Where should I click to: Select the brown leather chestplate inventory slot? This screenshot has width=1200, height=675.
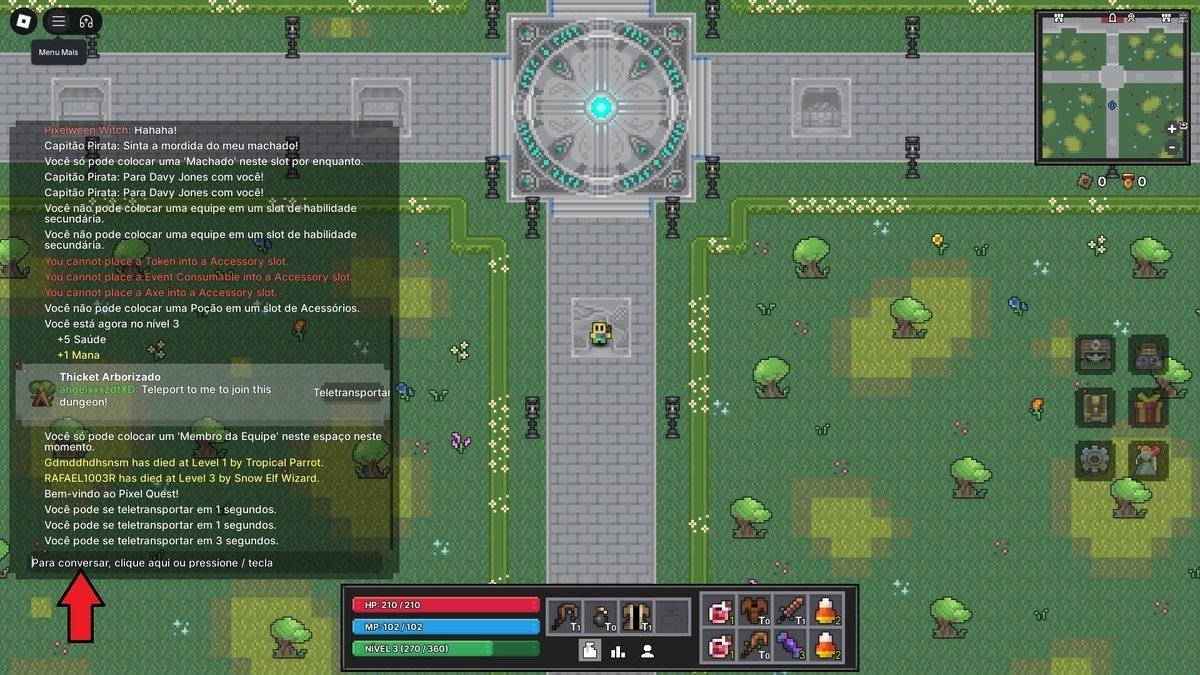(x=754, y=609)
